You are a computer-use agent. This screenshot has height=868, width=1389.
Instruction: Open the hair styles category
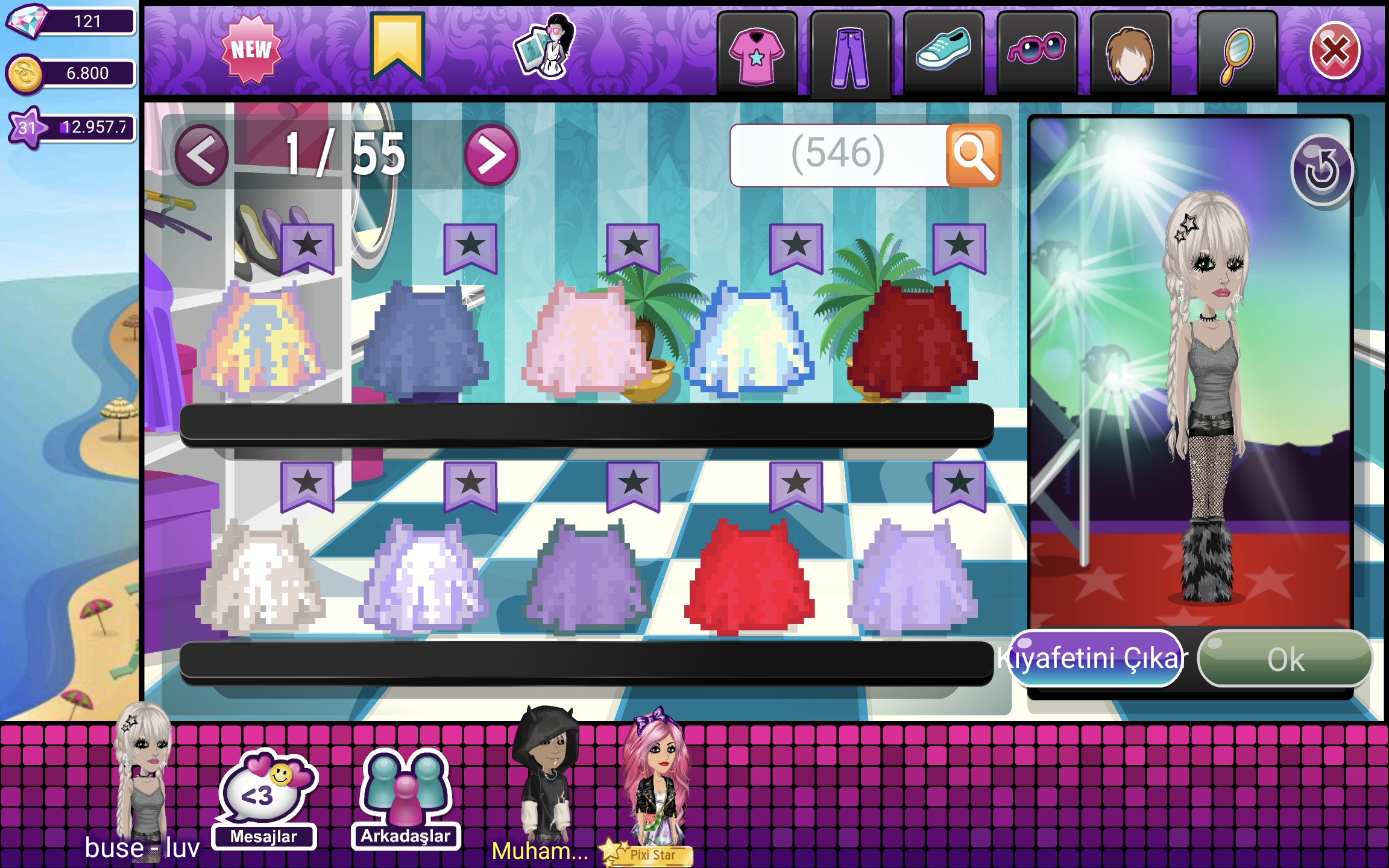(1130, 54)
